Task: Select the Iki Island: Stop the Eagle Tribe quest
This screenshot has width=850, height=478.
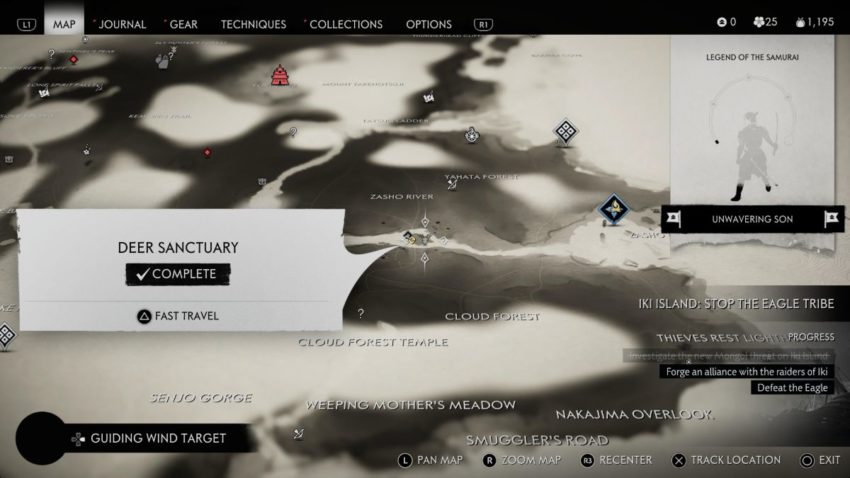Action: [x=744, y=304]
